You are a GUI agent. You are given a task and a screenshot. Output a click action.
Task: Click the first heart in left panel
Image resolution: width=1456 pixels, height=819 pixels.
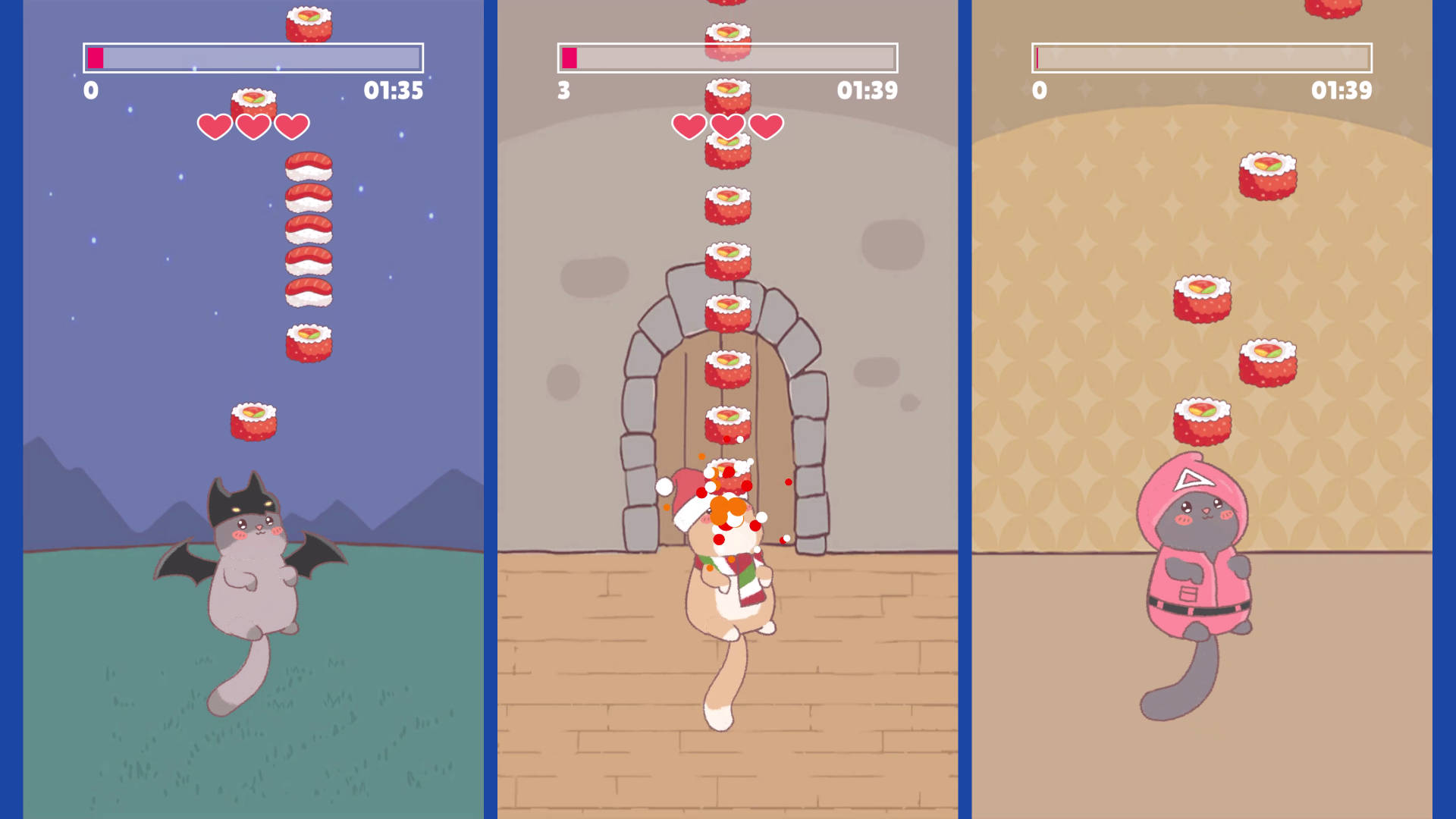(x=215, y=125)
